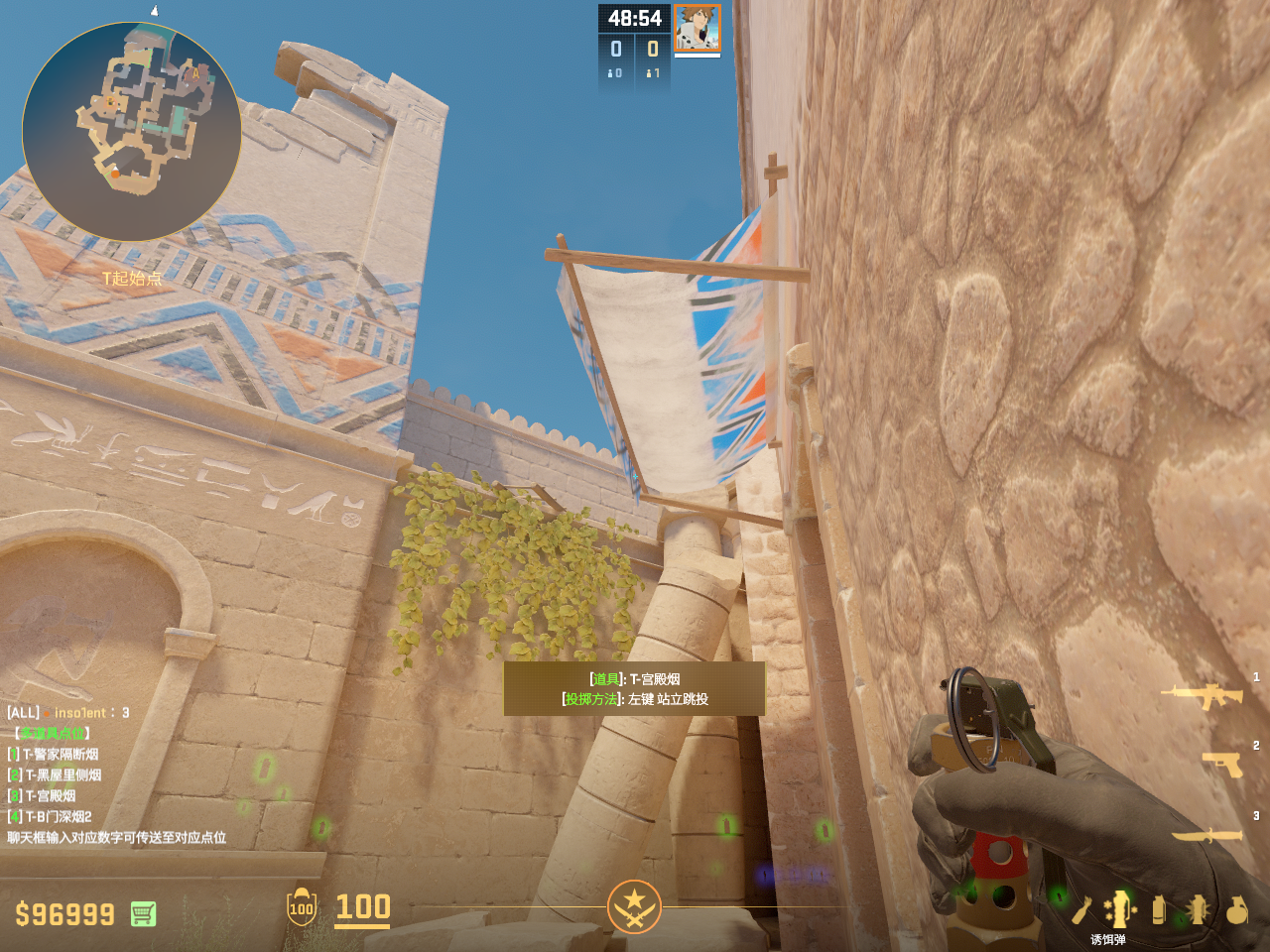This screenshot has width=1270, height=952.
Task: Click the Terrorist team emblem in the bottom HUD
Action: (x=634, y=906)
